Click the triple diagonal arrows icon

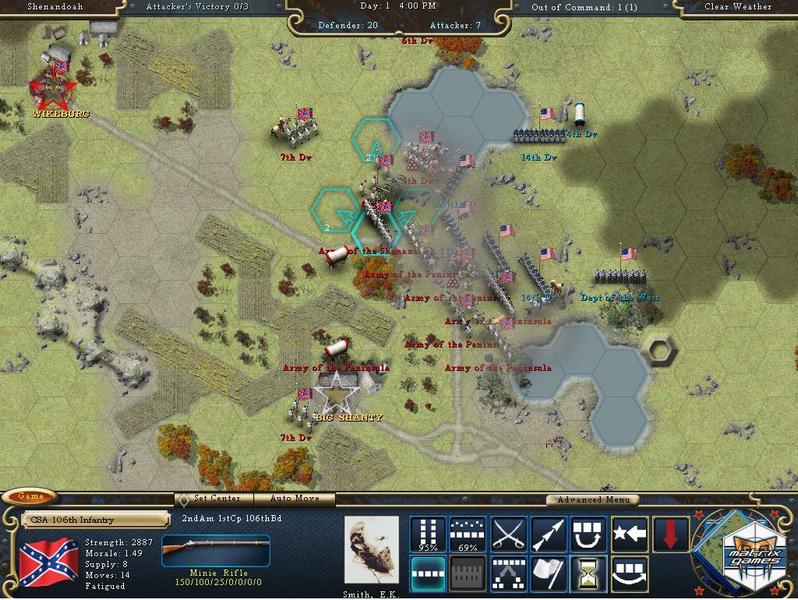pyautogui.click(x=549, y=535)
